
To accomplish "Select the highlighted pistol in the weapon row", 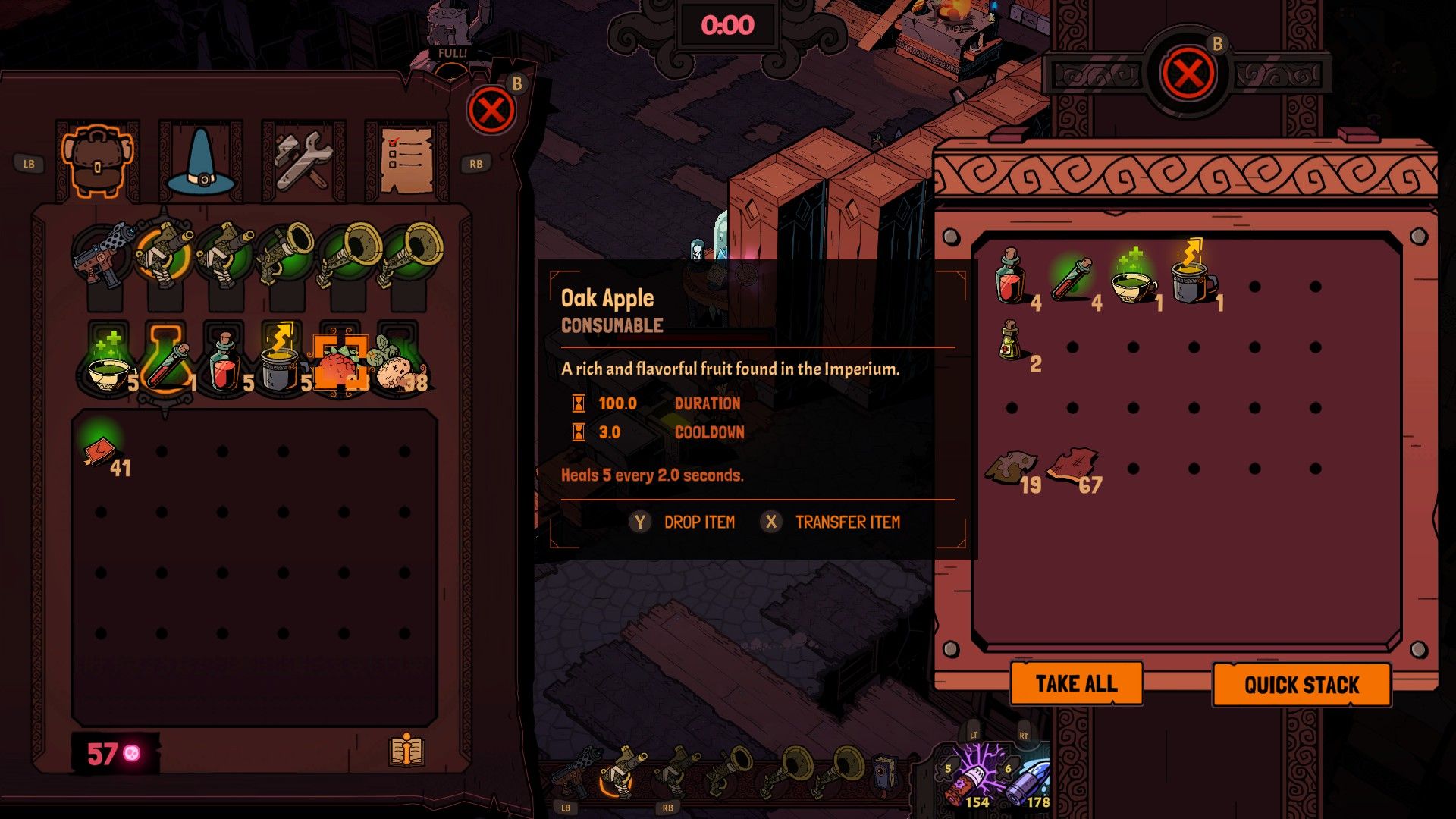I will (162, 250).
